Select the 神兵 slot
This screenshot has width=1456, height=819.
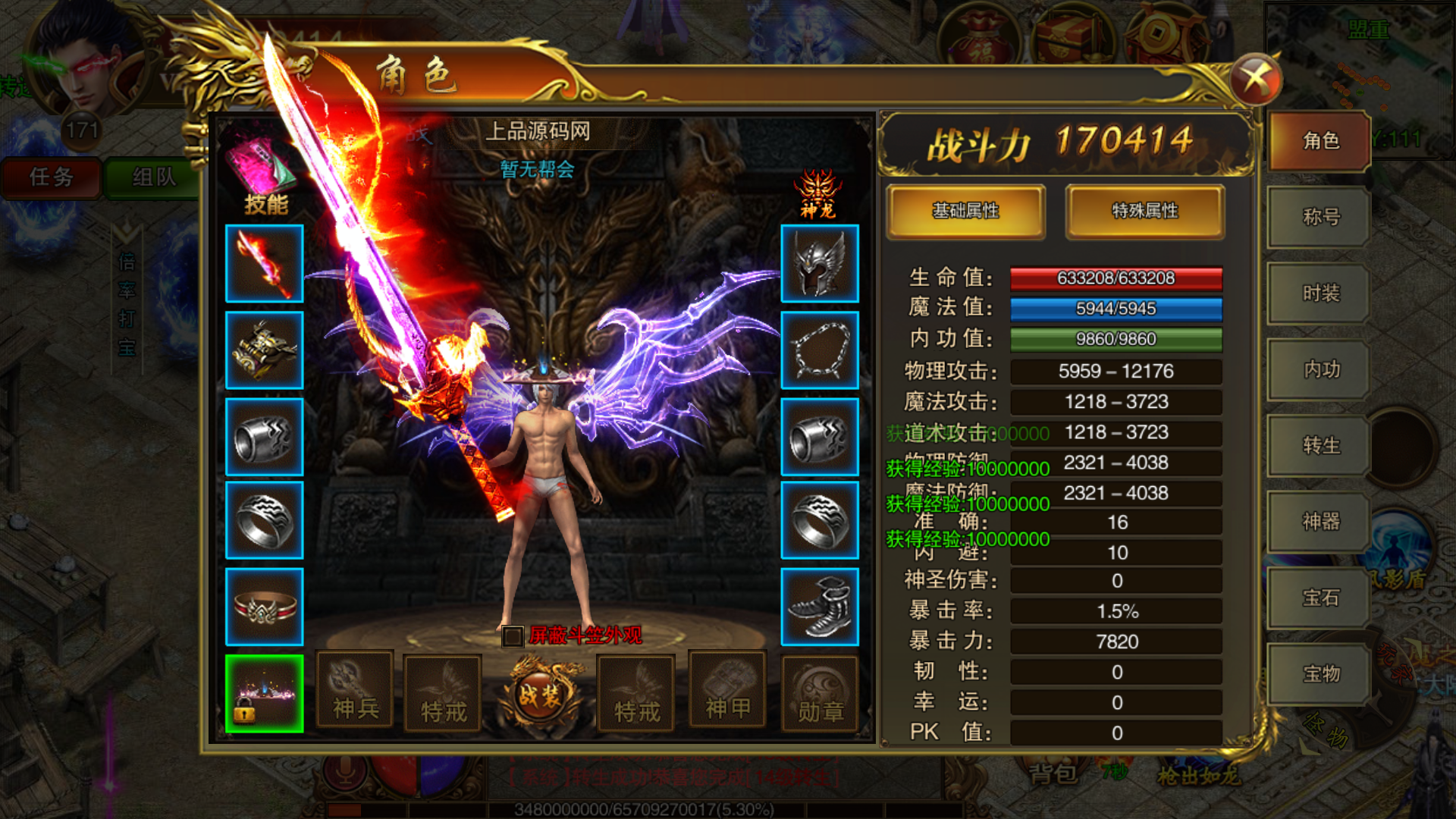355,692
